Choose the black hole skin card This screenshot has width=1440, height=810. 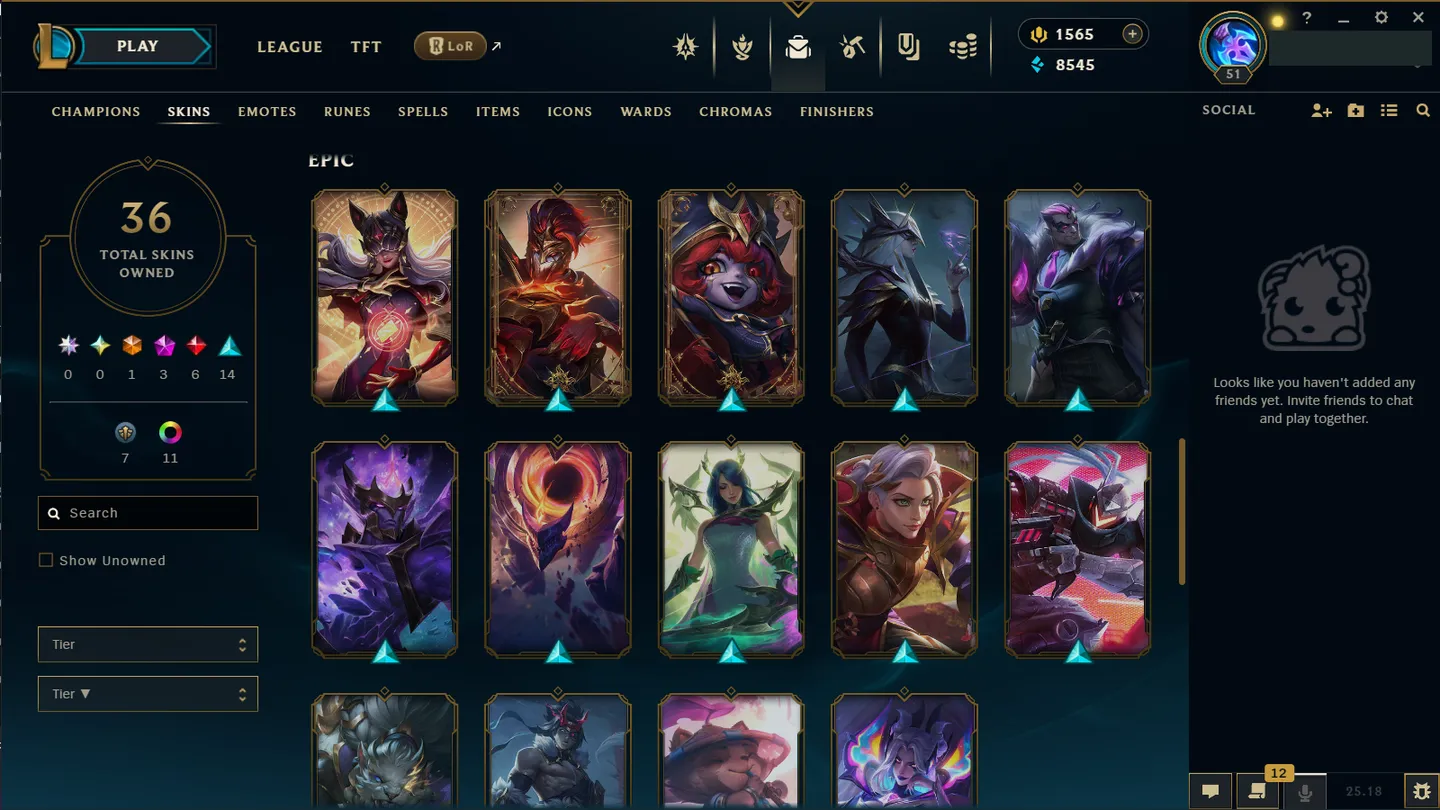tap(558, 549)
